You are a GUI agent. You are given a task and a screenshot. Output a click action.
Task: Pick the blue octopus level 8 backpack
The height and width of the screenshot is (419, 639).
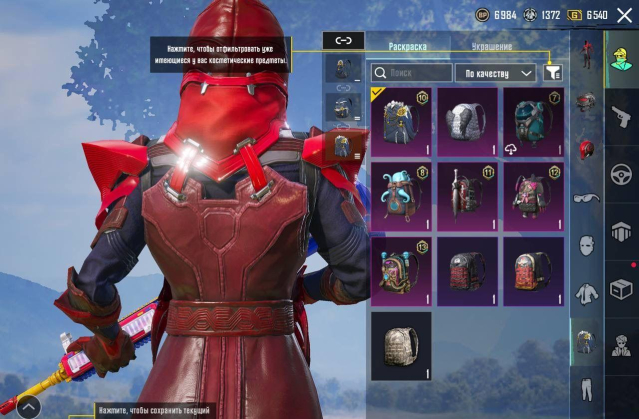(401, 196)
